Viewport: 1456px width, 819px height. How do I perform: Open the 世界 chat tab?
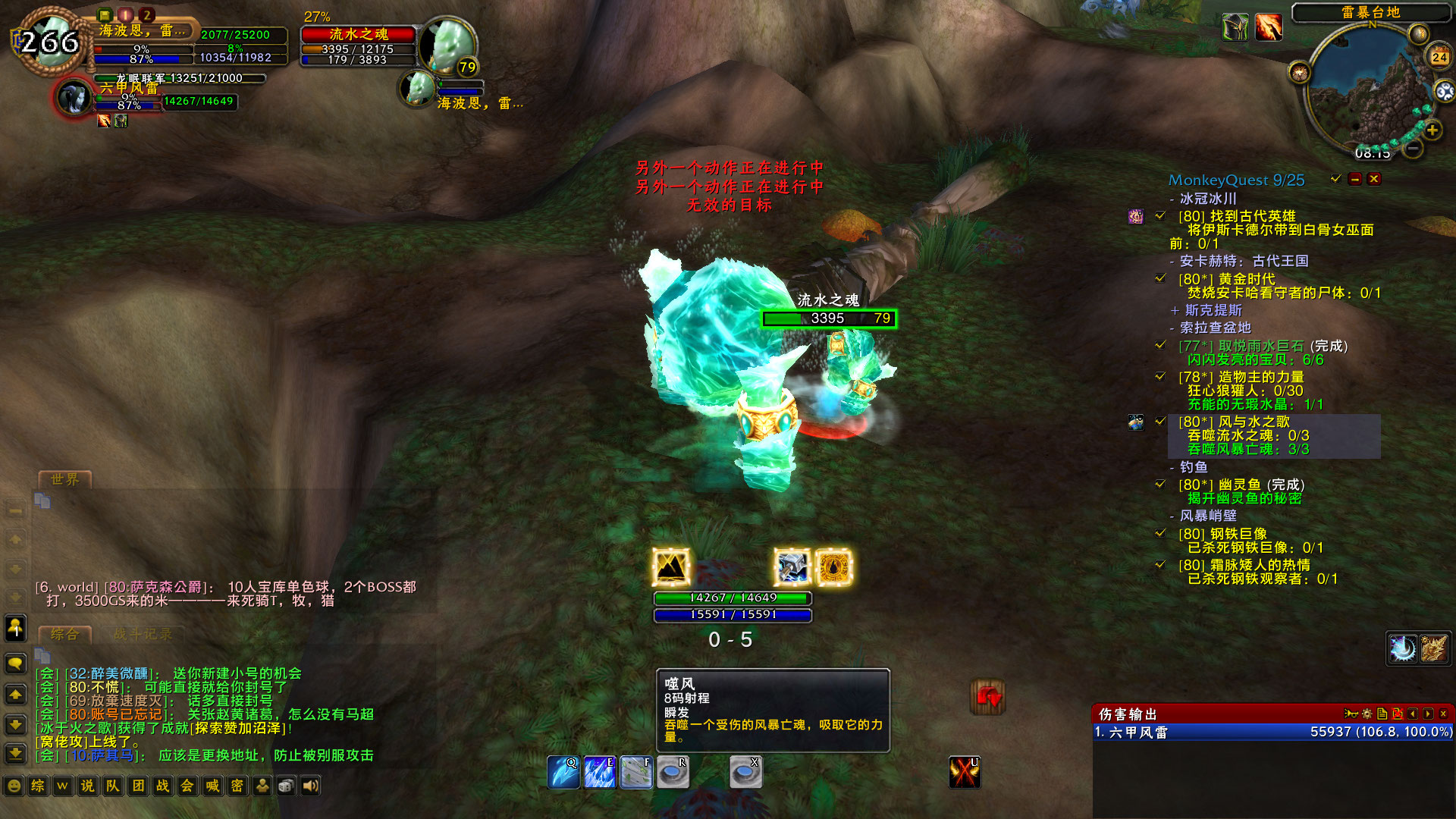click(64, 479)
